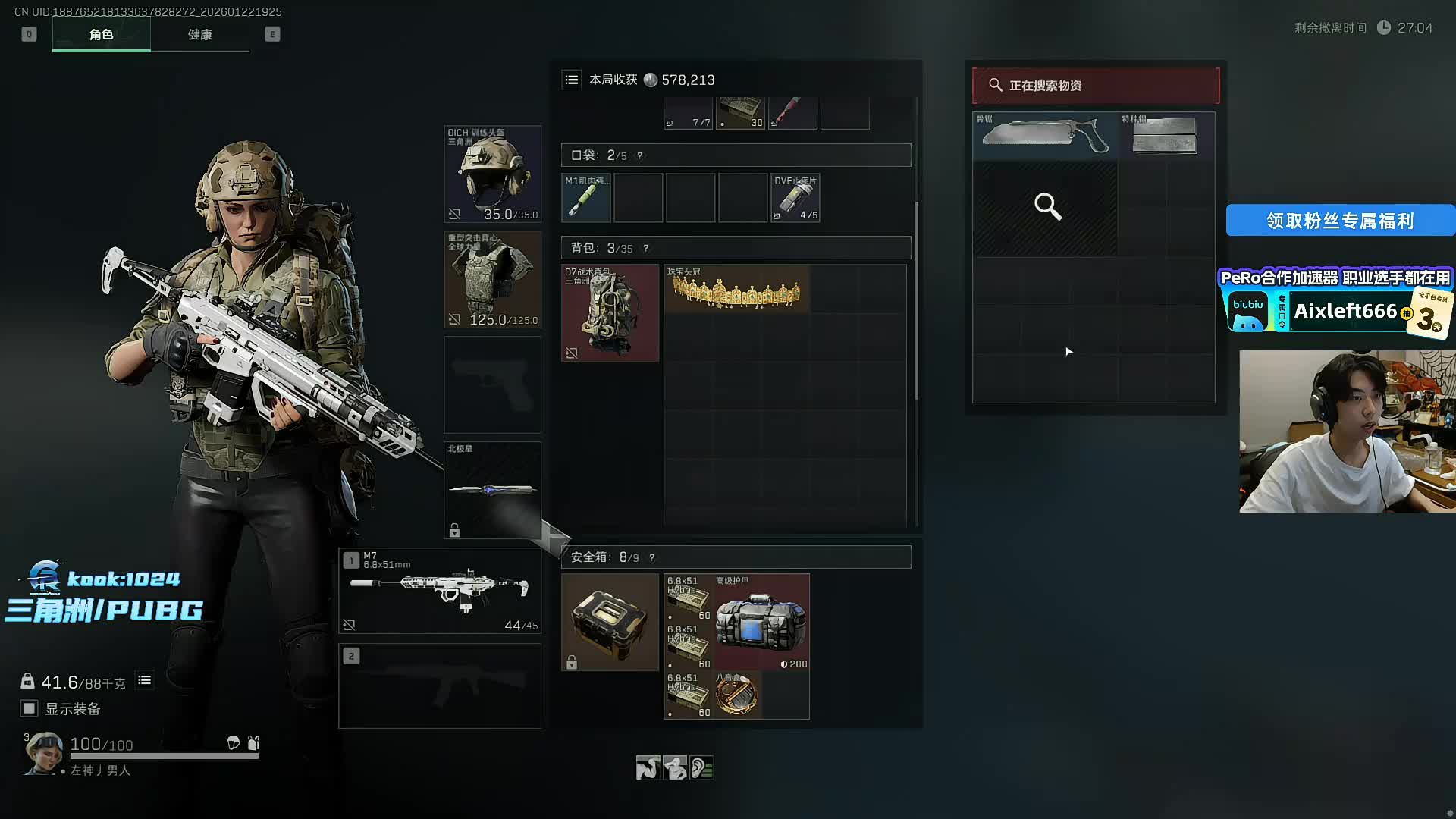Select the advanced armor repair bag
Image resolution: width=1456 pixels, height=819 pixels.
click(761, 622)
